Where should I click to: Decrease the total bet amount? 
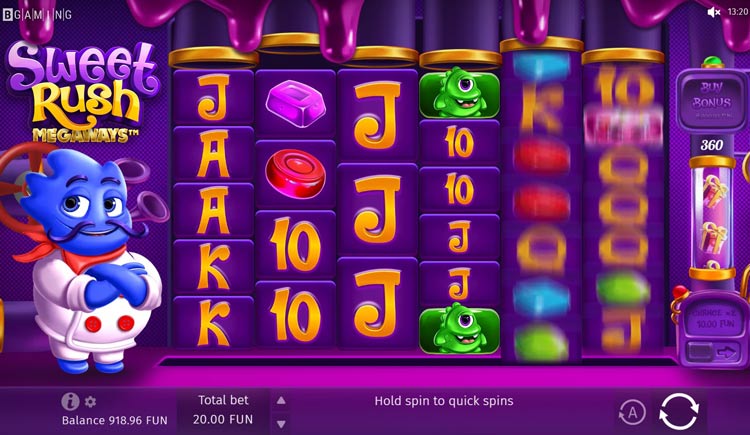pos(281,422)
